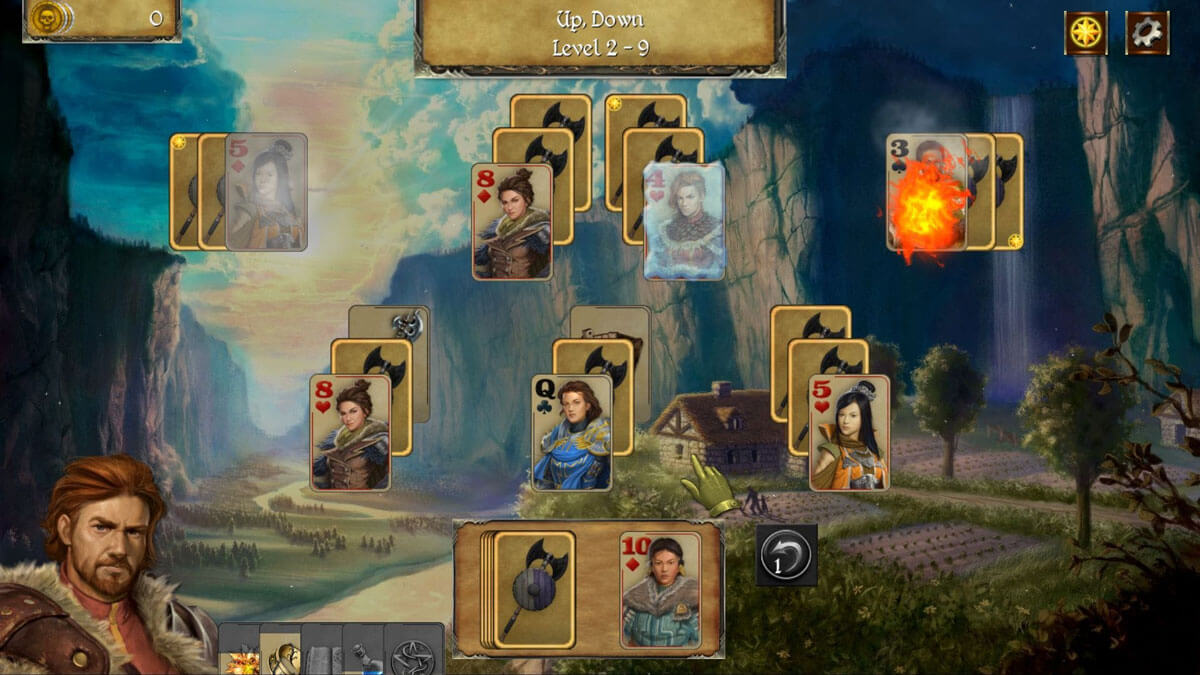
Task: Select the burning 3 of spades card
Action: click(x=925, y=192)
